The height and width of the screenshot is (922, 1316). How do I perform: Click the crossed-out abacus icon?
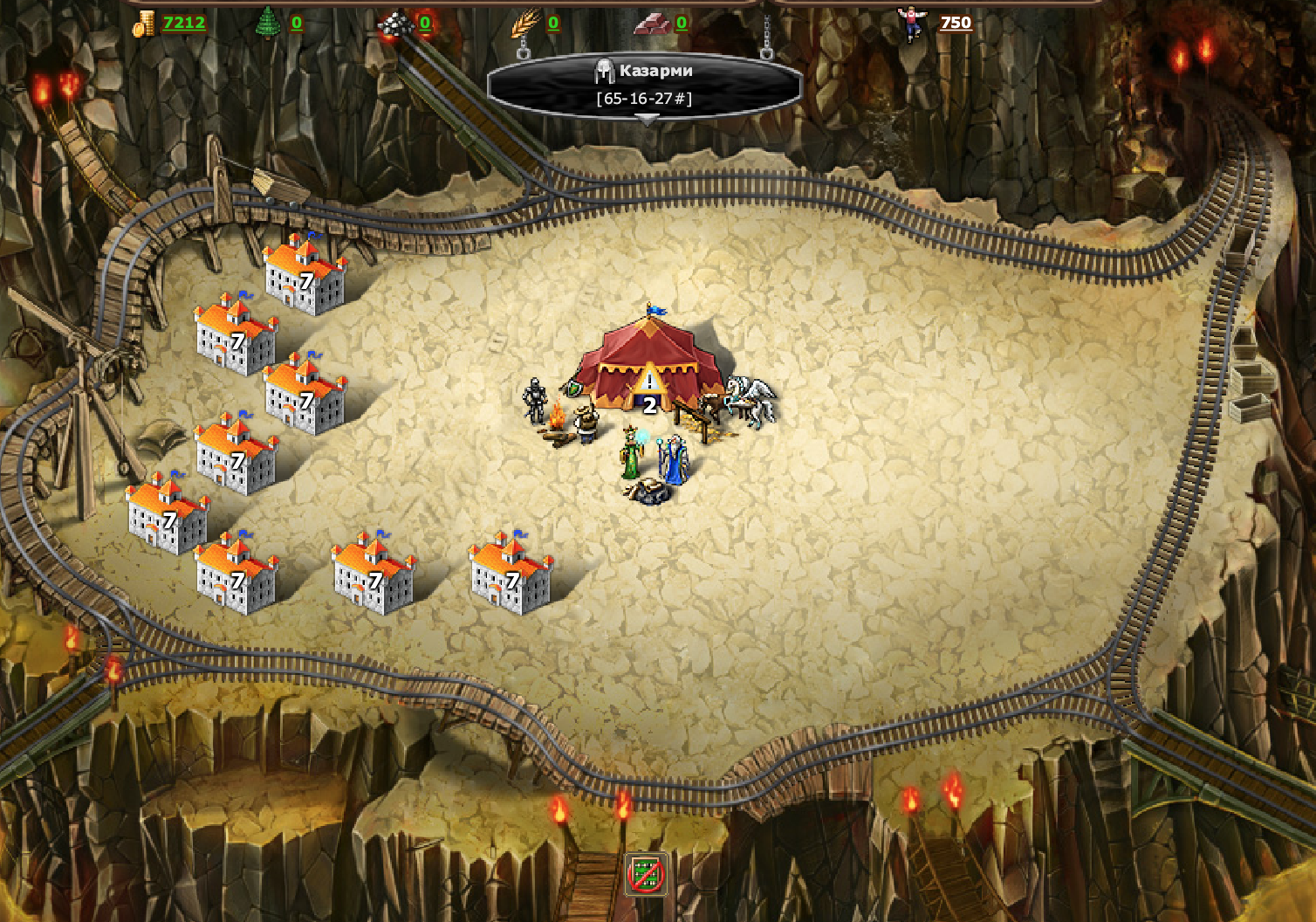click(x=647, y=874)
